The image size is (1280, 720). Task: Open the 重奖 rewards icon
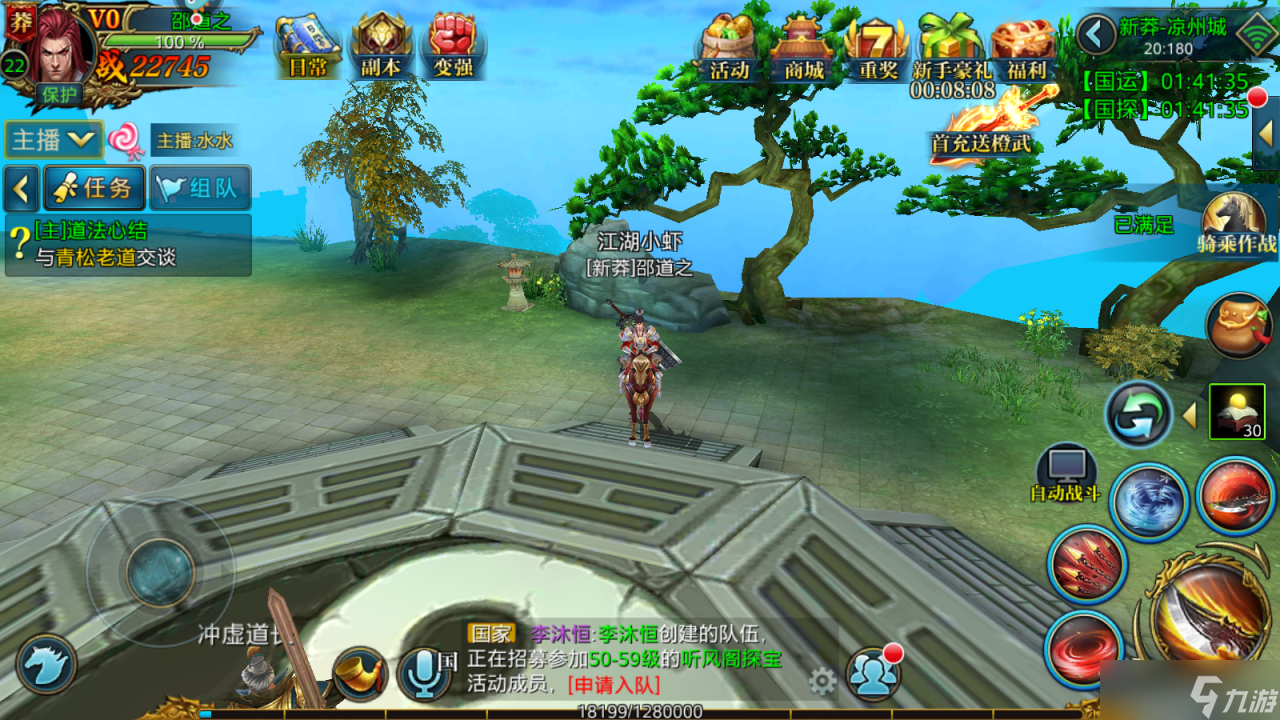click(876, 46)
